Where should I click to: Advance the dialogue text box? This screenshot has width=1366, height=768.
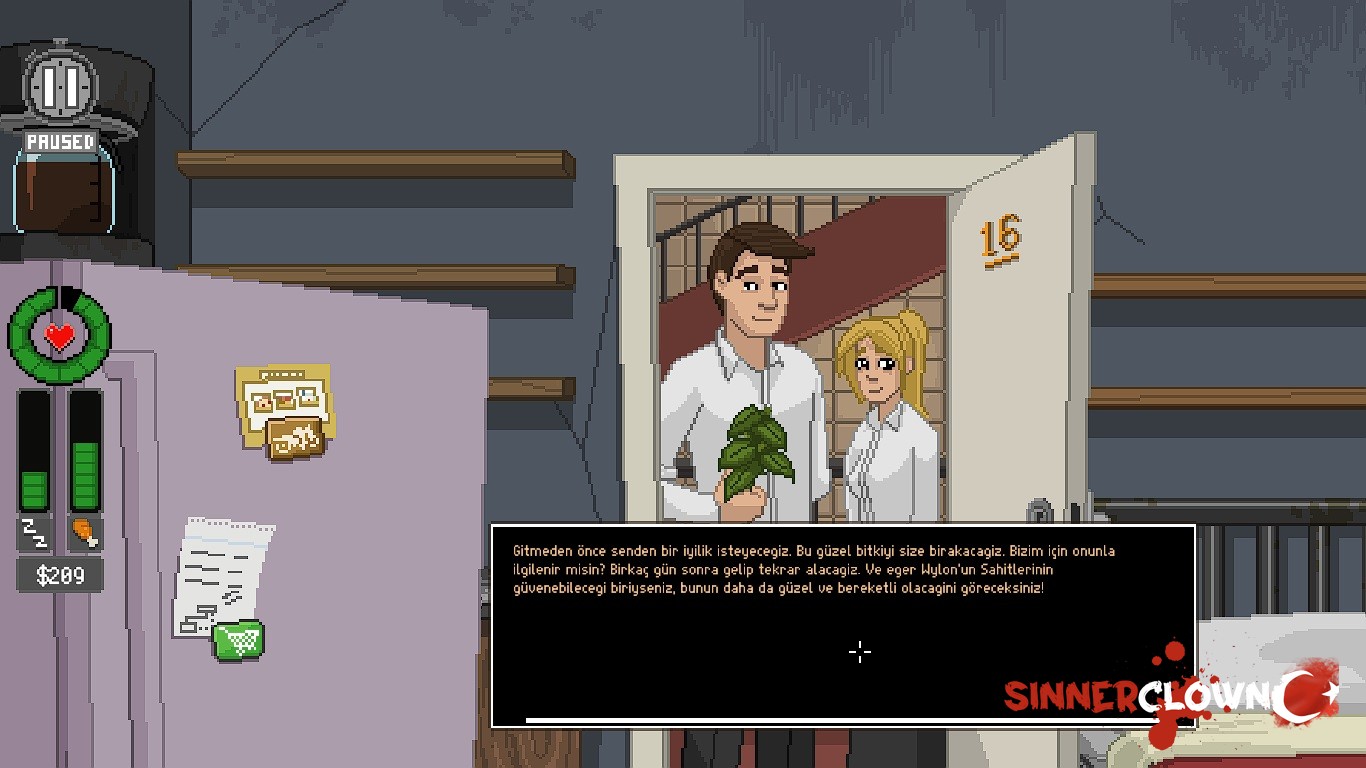(x=842, y=626)
